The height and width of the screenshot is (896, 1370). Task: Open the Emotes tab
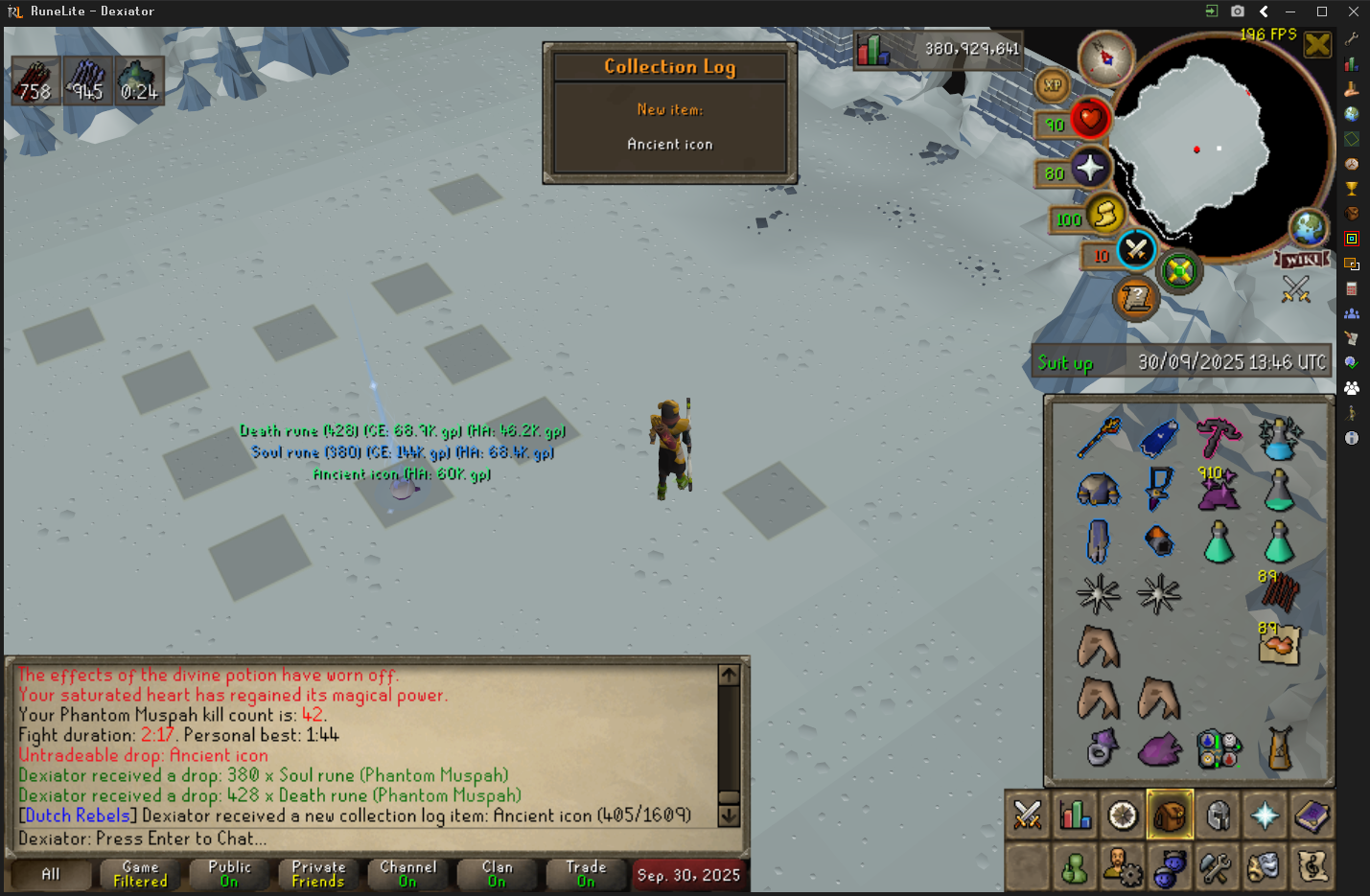point(1264,868)
